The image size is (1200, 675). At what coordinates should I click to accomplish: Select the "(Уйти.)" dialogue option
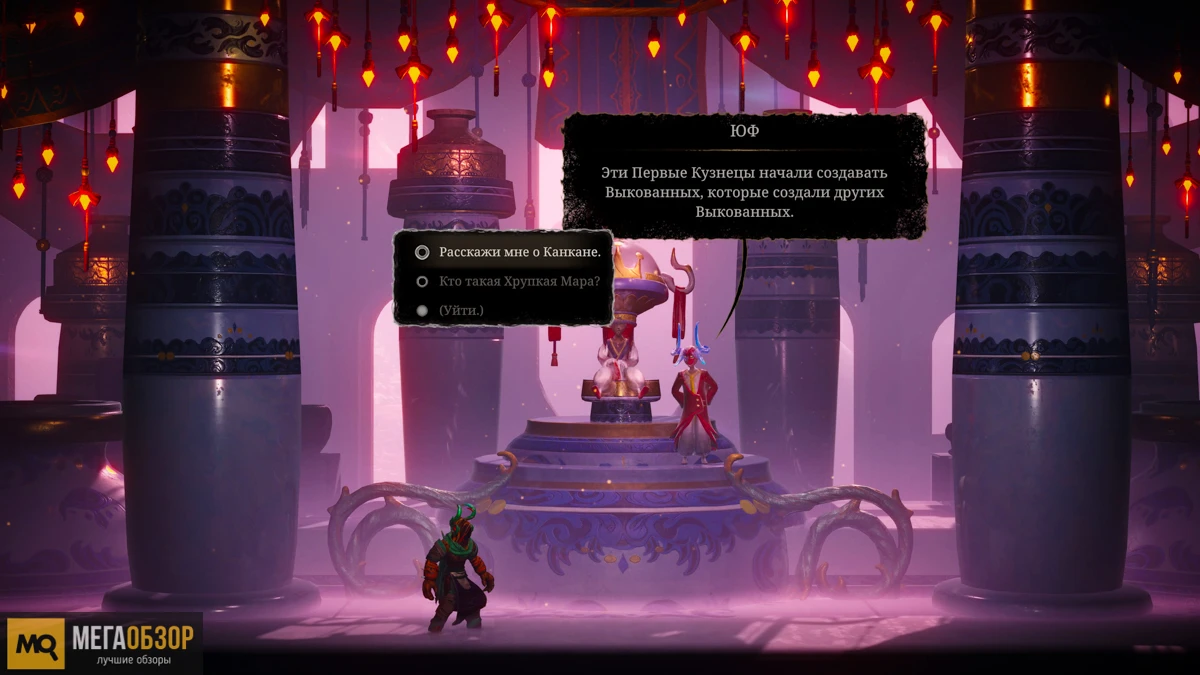pos(461,310)
